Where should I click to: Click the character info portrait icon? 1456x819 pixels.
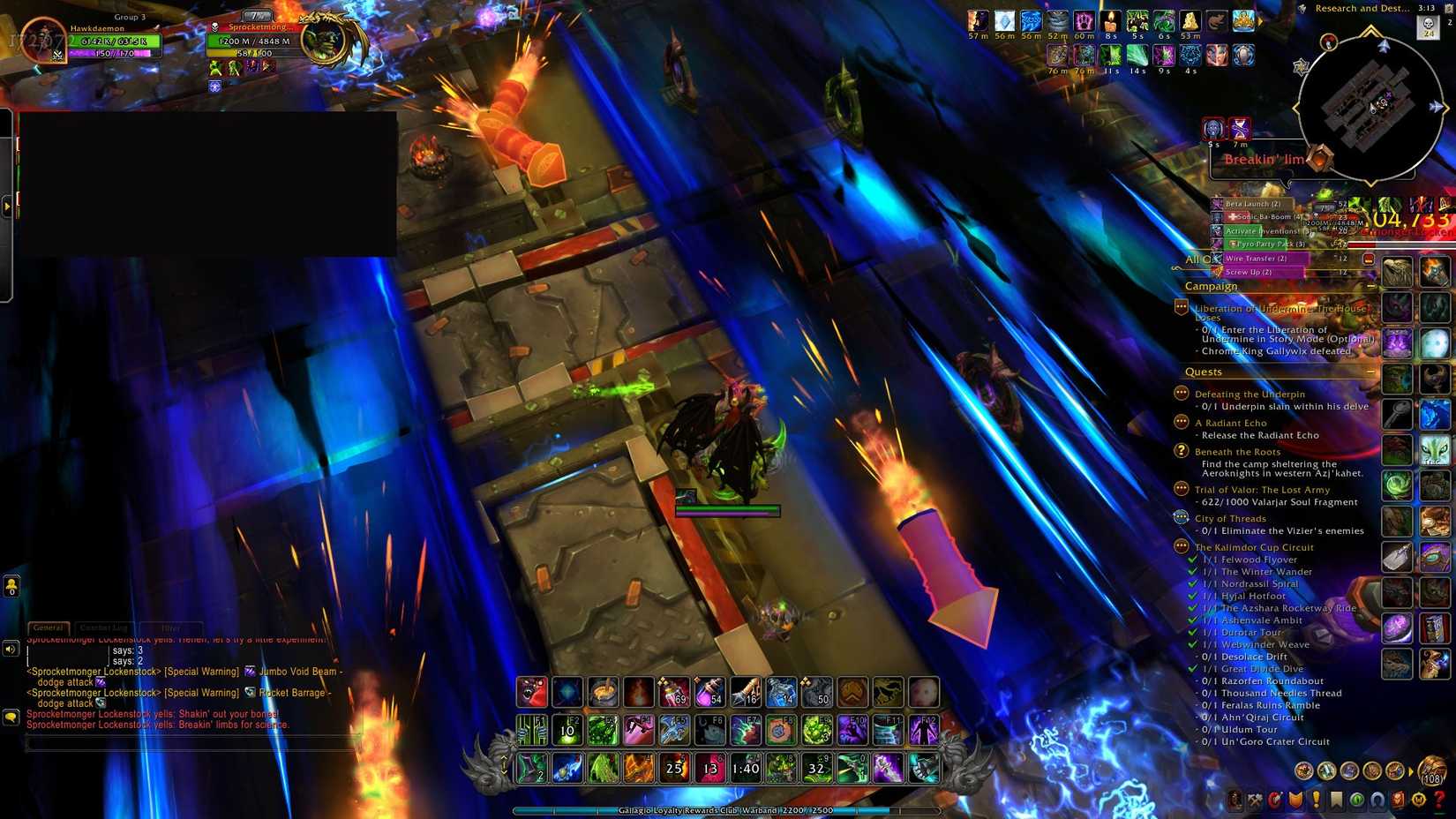coord(1235,801)
